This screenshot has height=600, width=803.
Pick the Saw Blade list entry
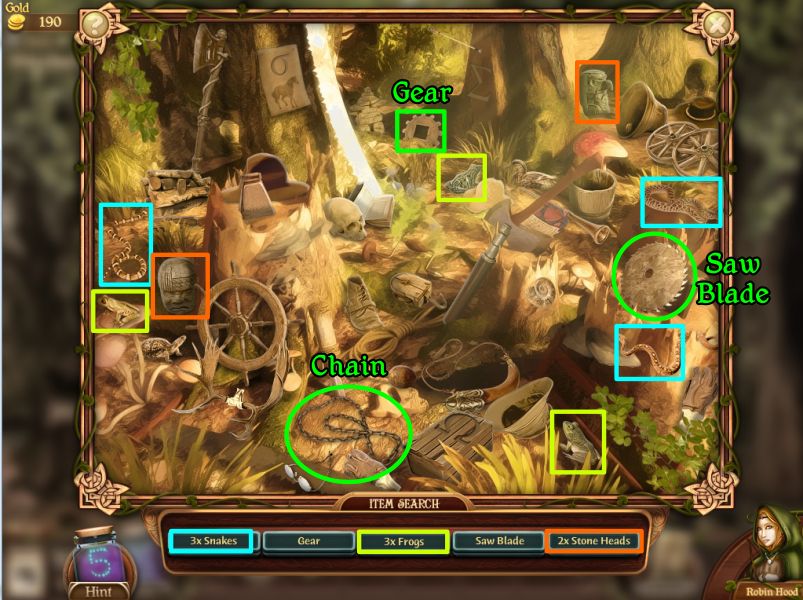point(499,541)
